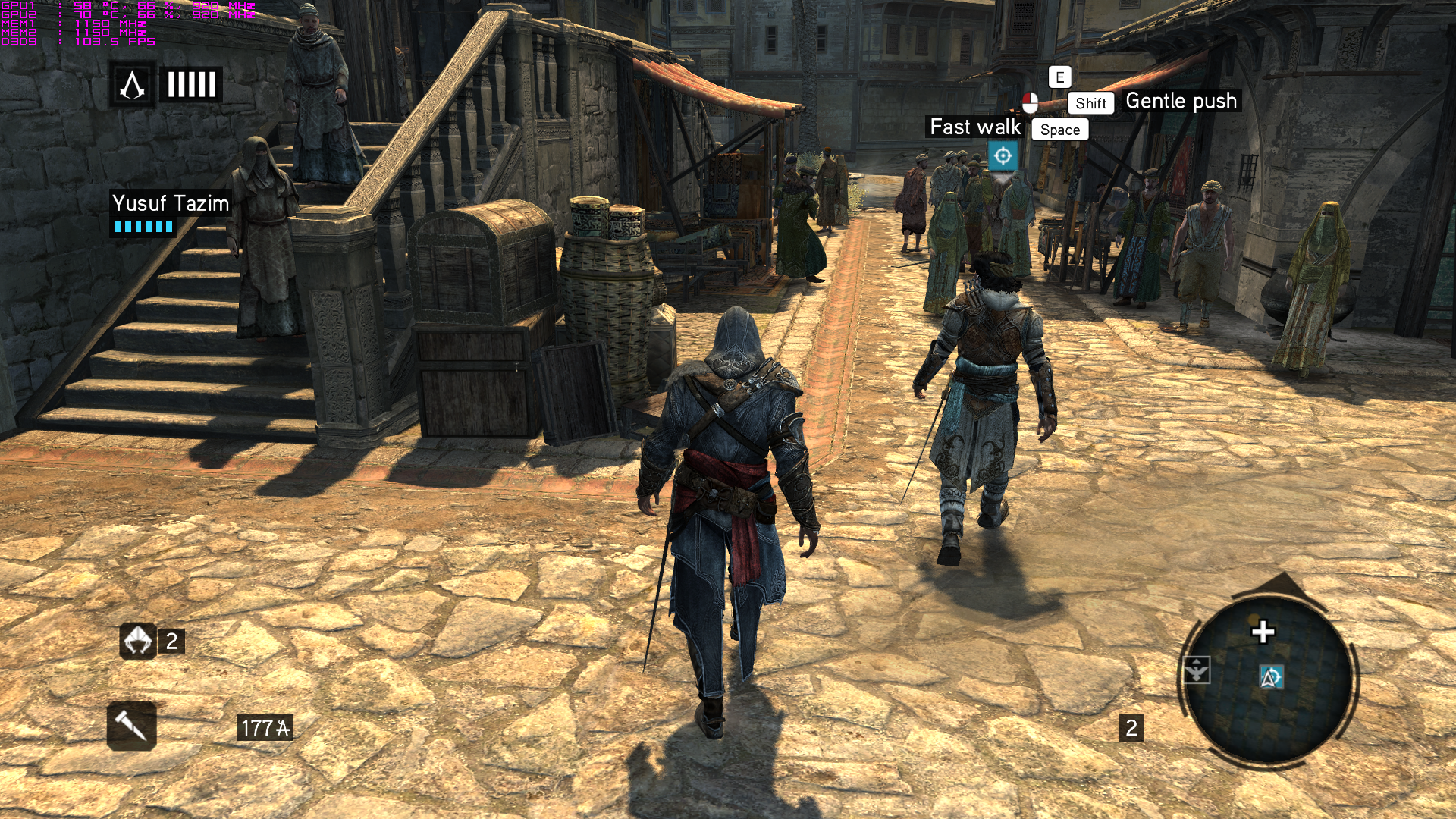The height and width of the screenshot is (819, 1456).
Task: Click the assassin recruits signal icon
Action: (x=137, y=642)
